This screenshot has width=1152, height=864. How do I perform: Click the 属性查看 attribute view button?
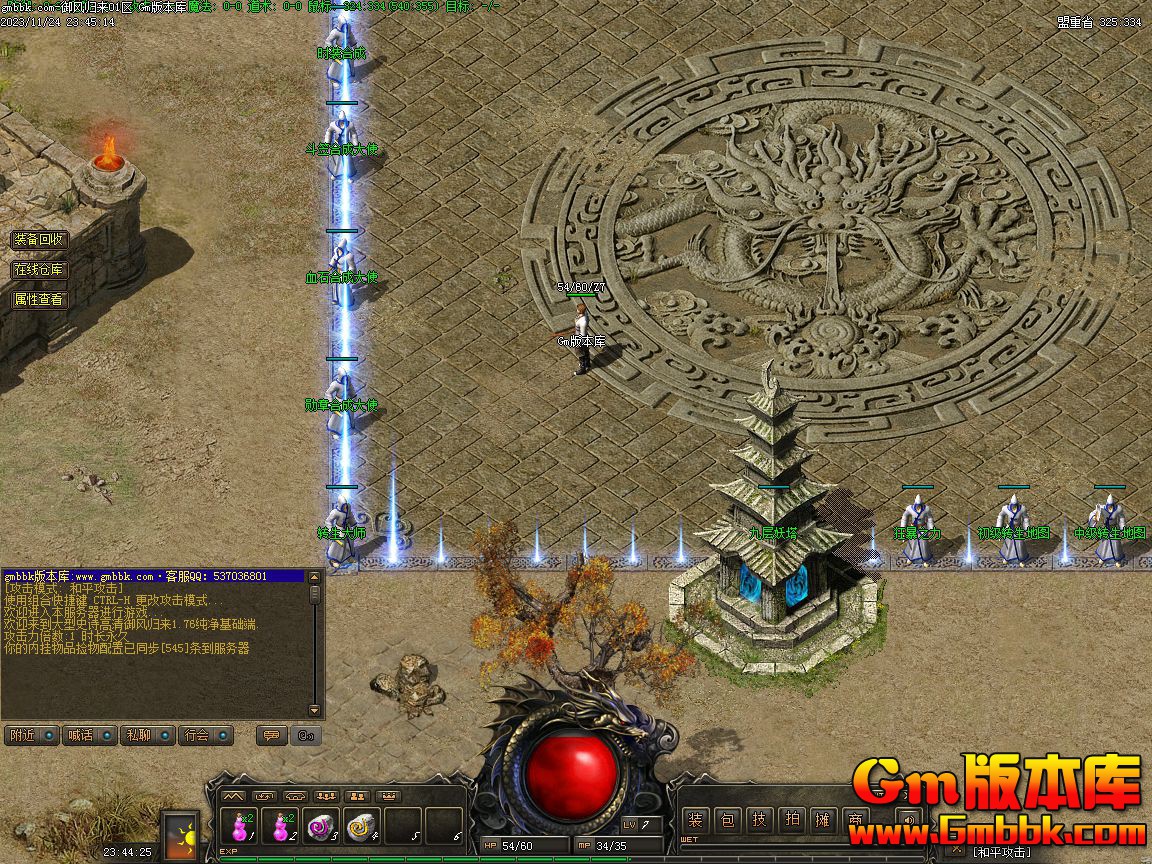tap(39, 299)
